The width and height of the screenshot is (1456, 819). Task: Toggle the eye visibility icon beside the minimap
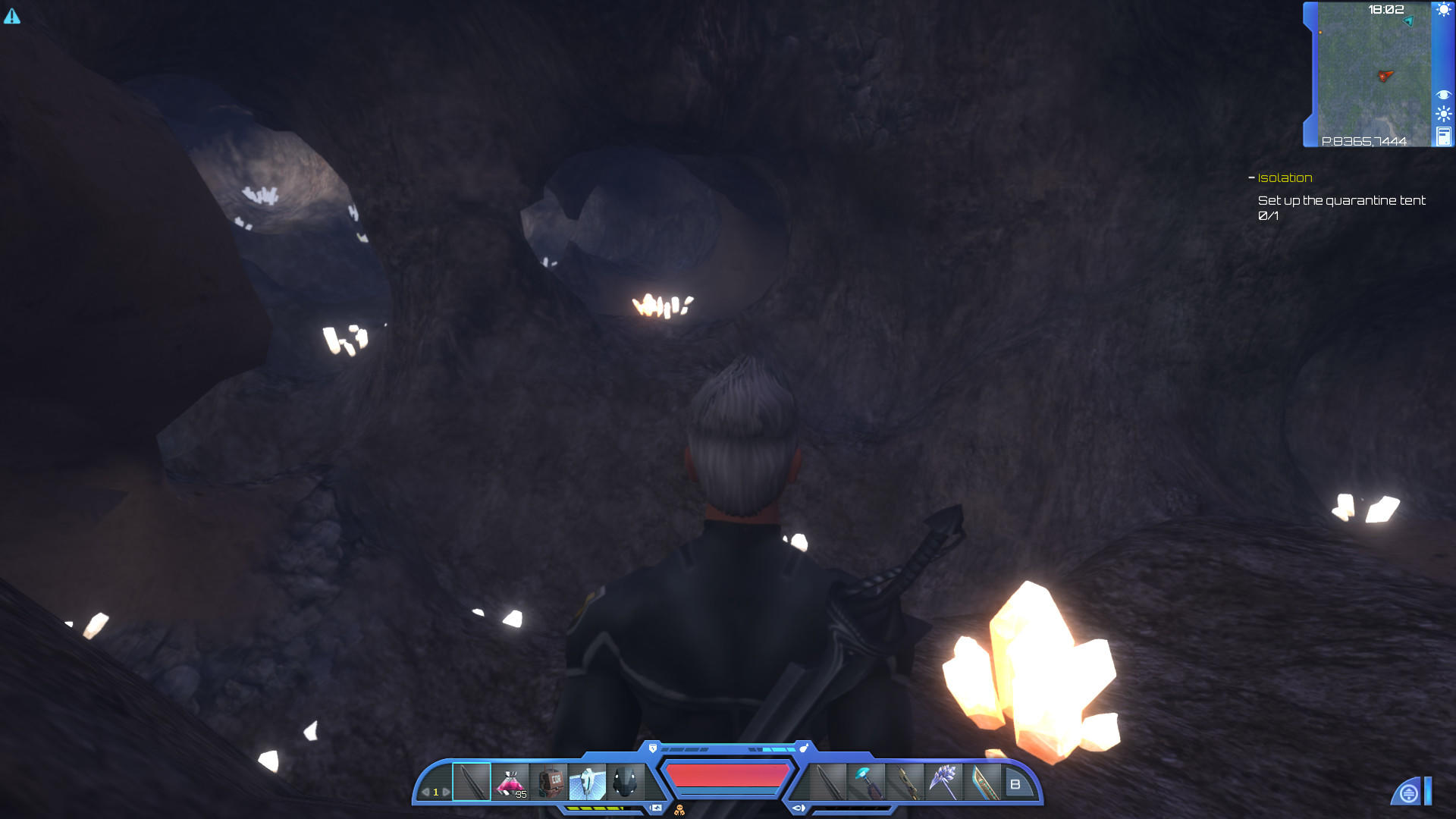click(1444, 94)
